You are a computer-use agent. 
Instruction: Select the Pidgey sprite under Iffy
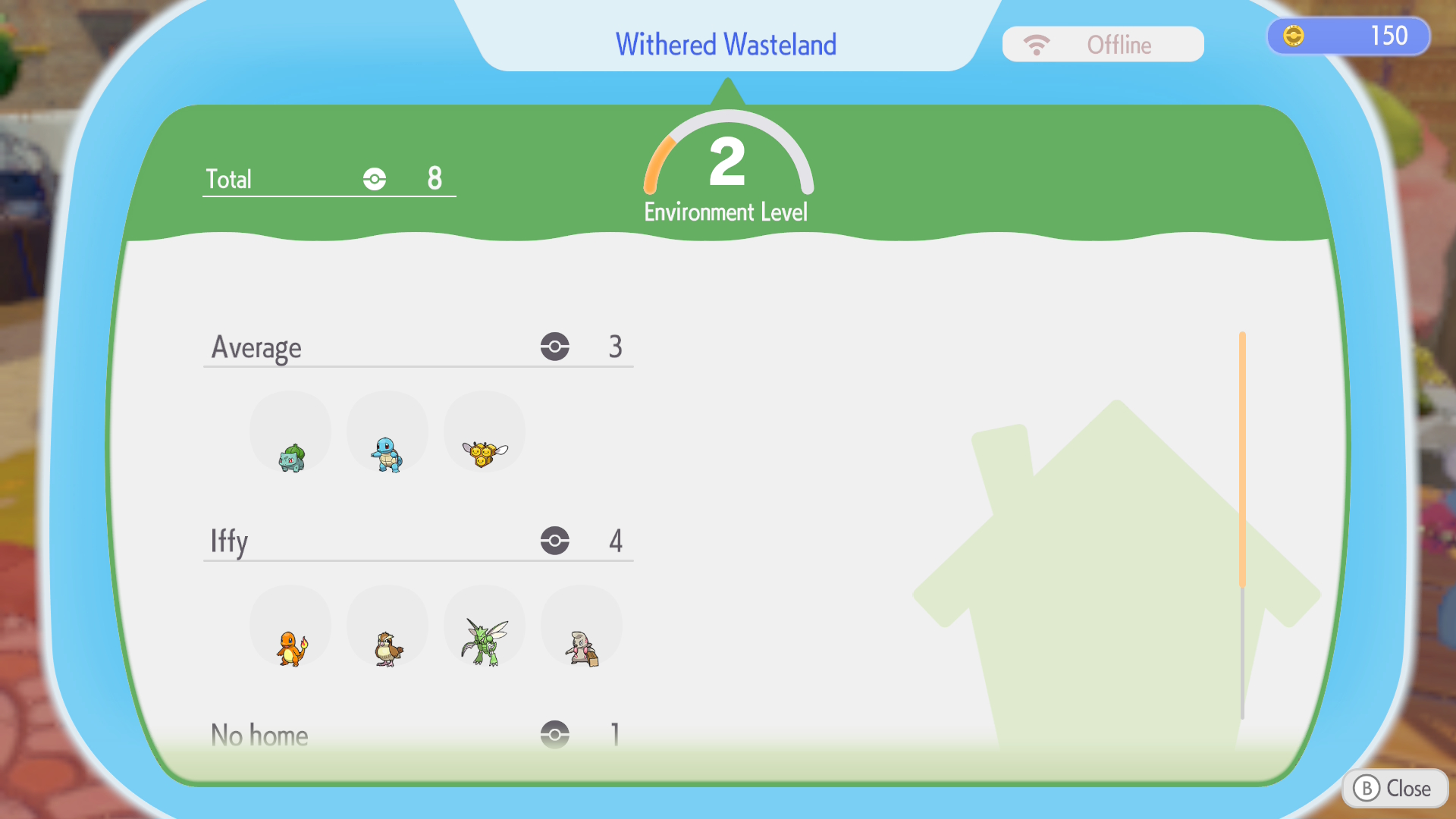[x=388, y=647]
